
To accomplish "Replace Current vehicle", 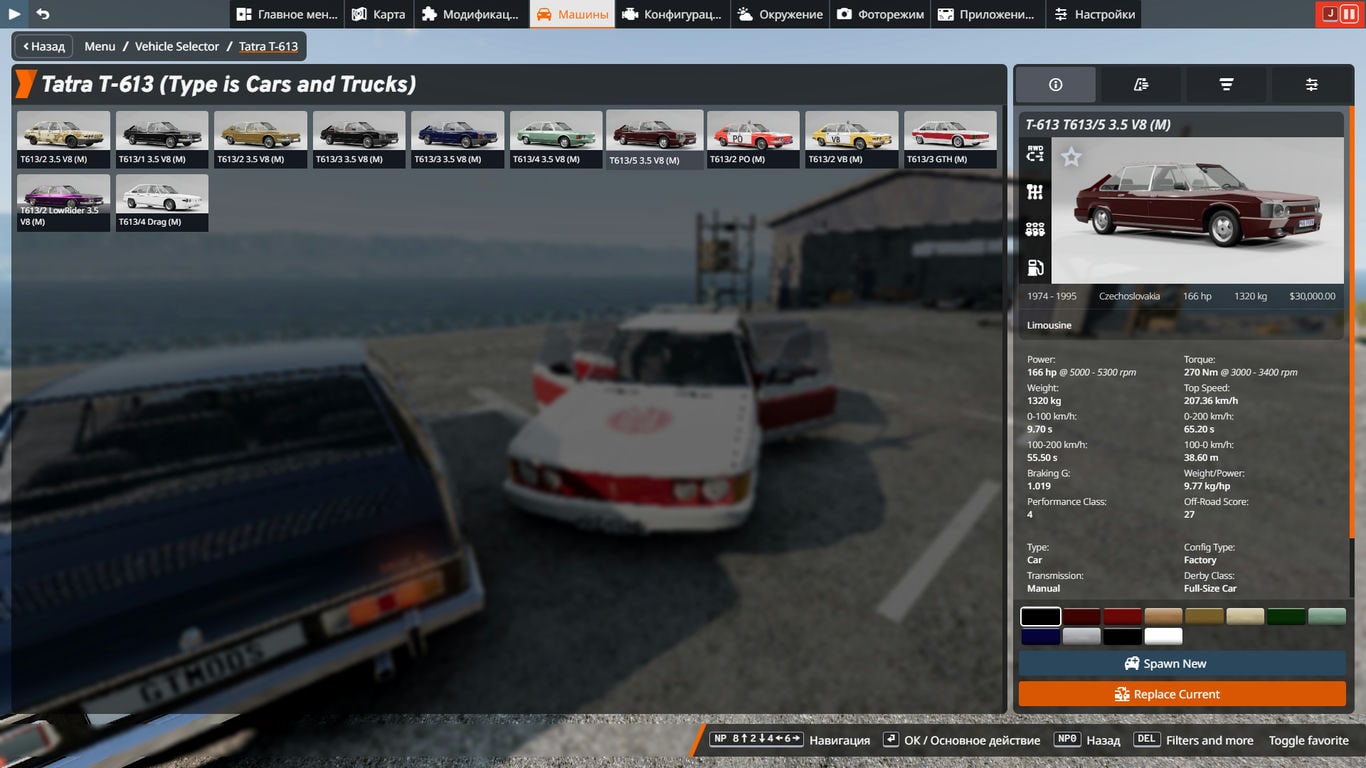I will coord(1182,694).
